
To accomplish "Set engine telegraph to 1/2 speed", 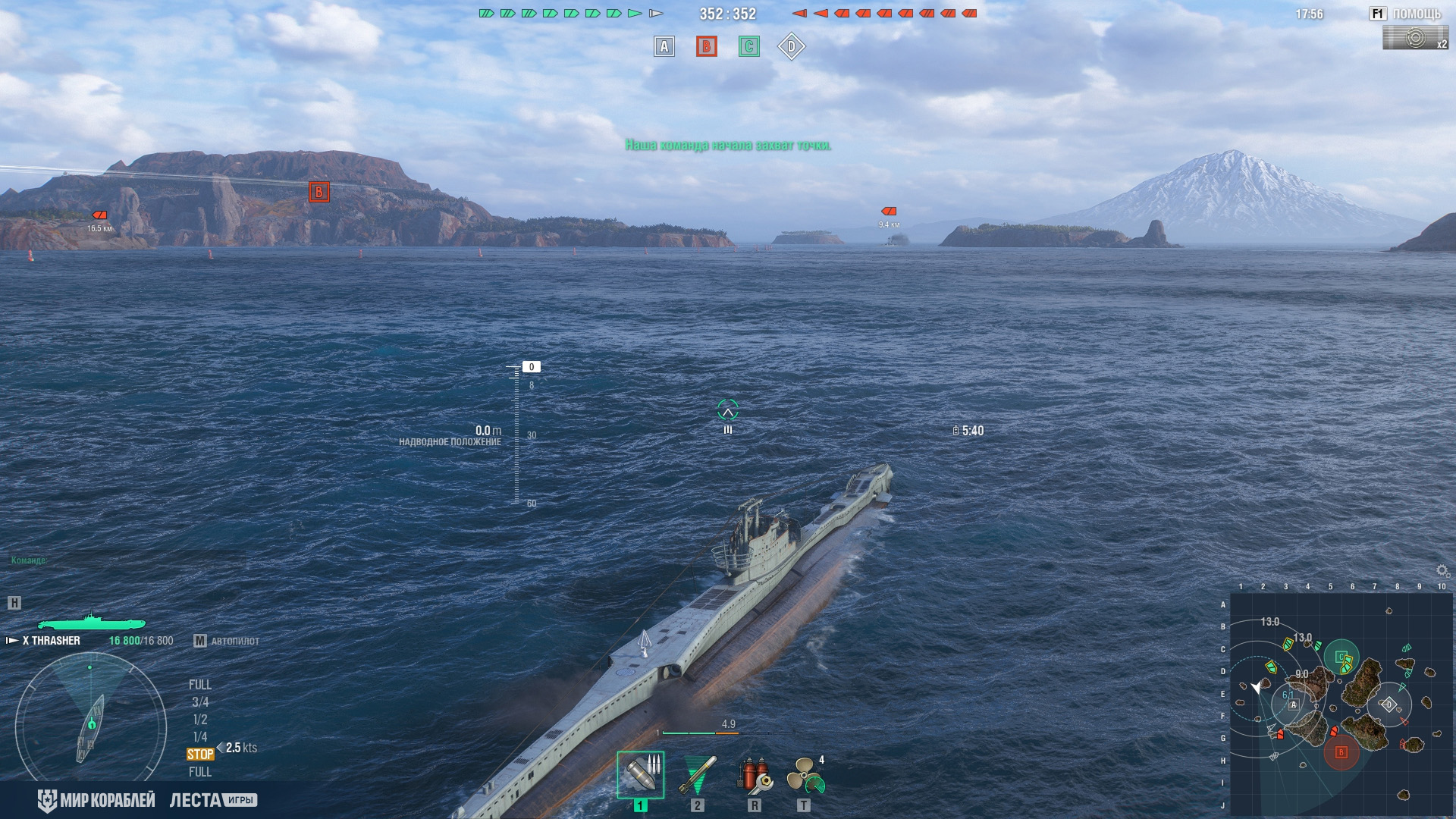I will point(200,720).
